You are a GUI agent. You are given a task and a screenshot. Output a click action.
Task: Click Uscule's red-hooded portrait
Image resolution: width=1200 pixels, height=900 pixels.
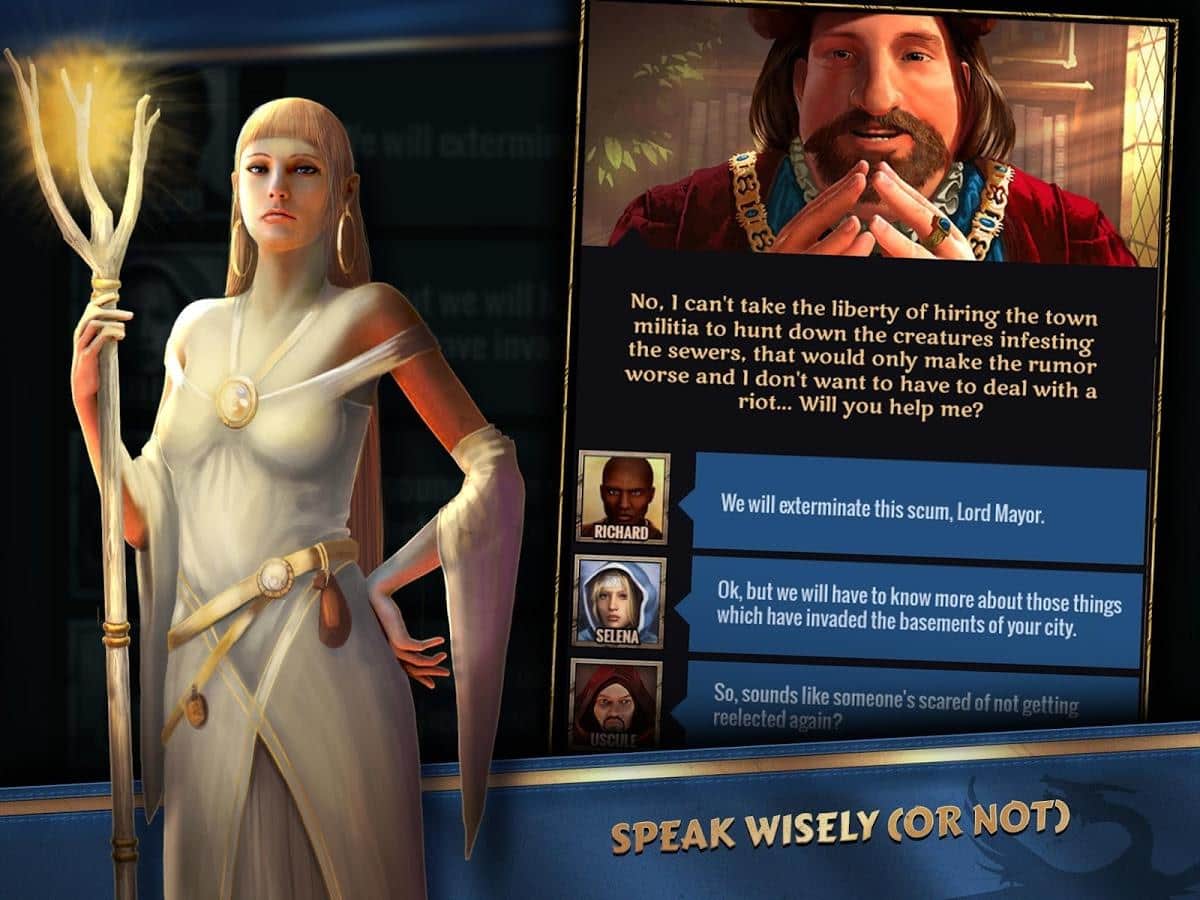(x=614, y=703)
